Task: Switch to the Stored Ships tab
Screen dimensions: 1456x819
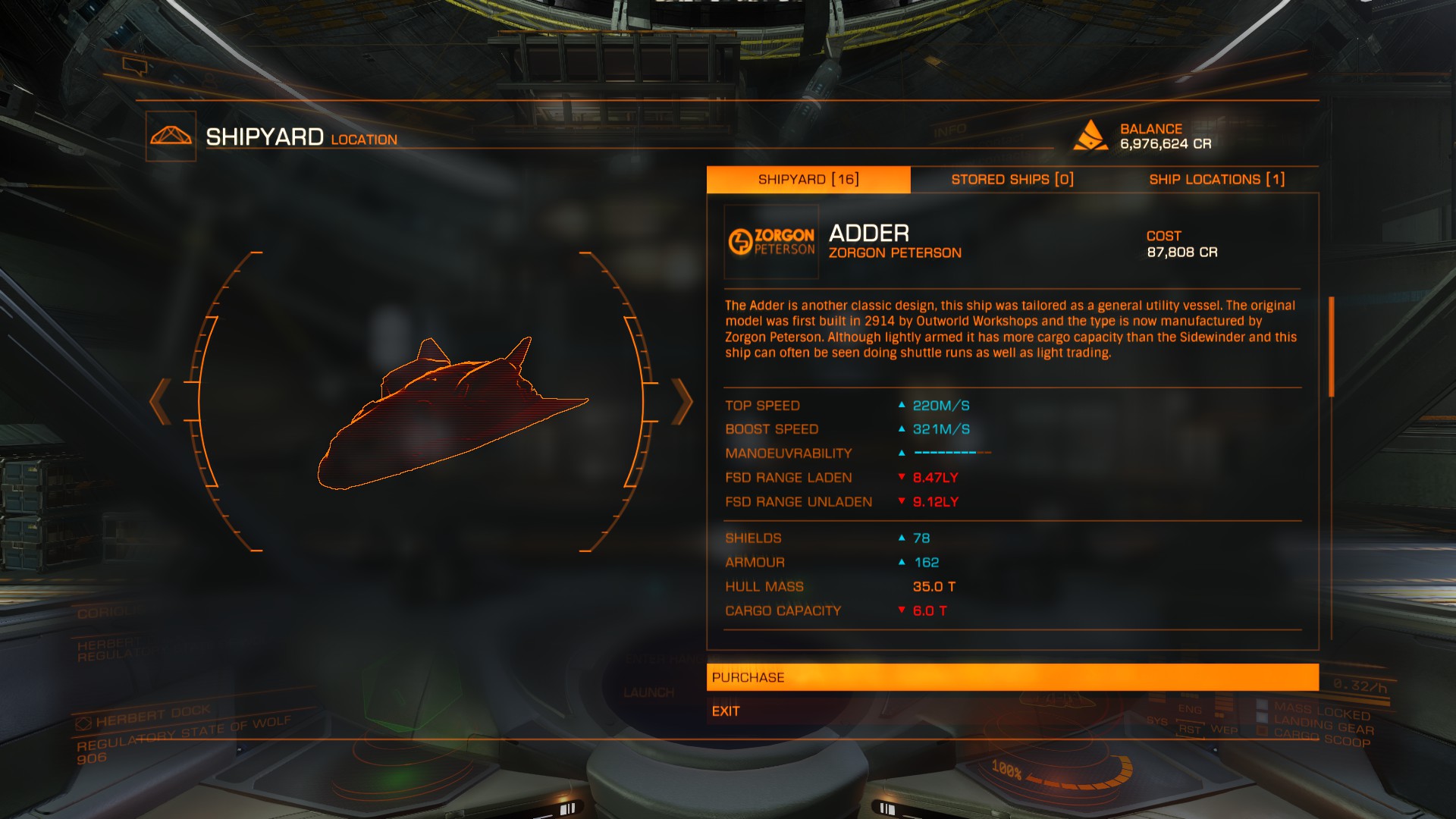Action: pyautogui.click(x=1012, y=180)
